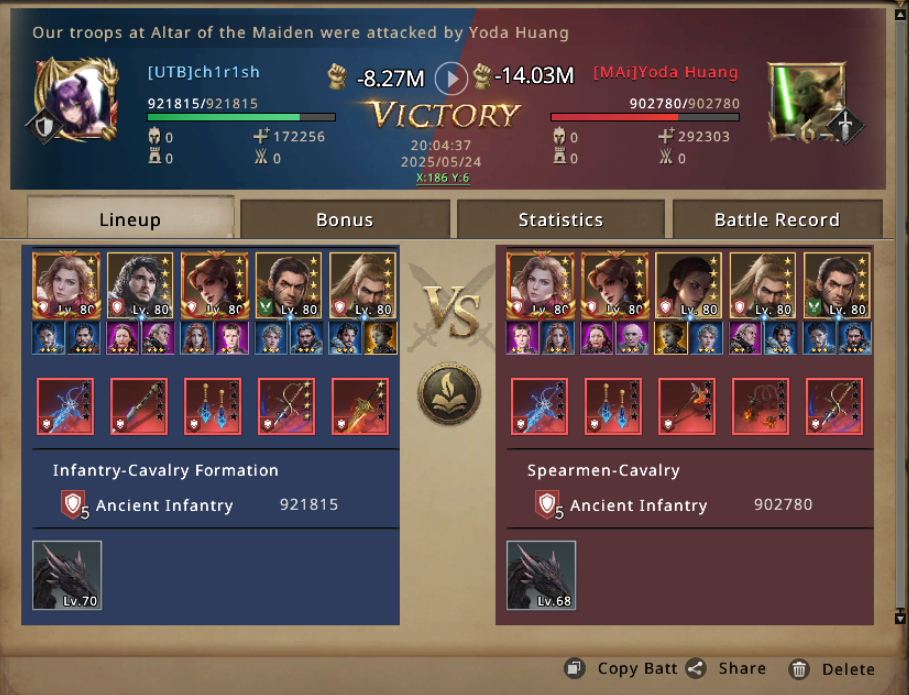The height and width of the screenshot is (695, 909).
Task: View the Battle Record tab
Action: [x=776, y=219]
